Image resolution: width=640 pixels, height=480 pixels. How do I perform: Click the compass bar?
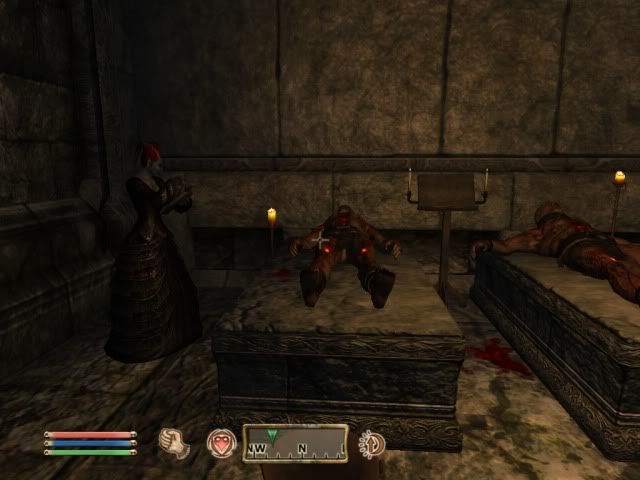(x=295, y=443)
